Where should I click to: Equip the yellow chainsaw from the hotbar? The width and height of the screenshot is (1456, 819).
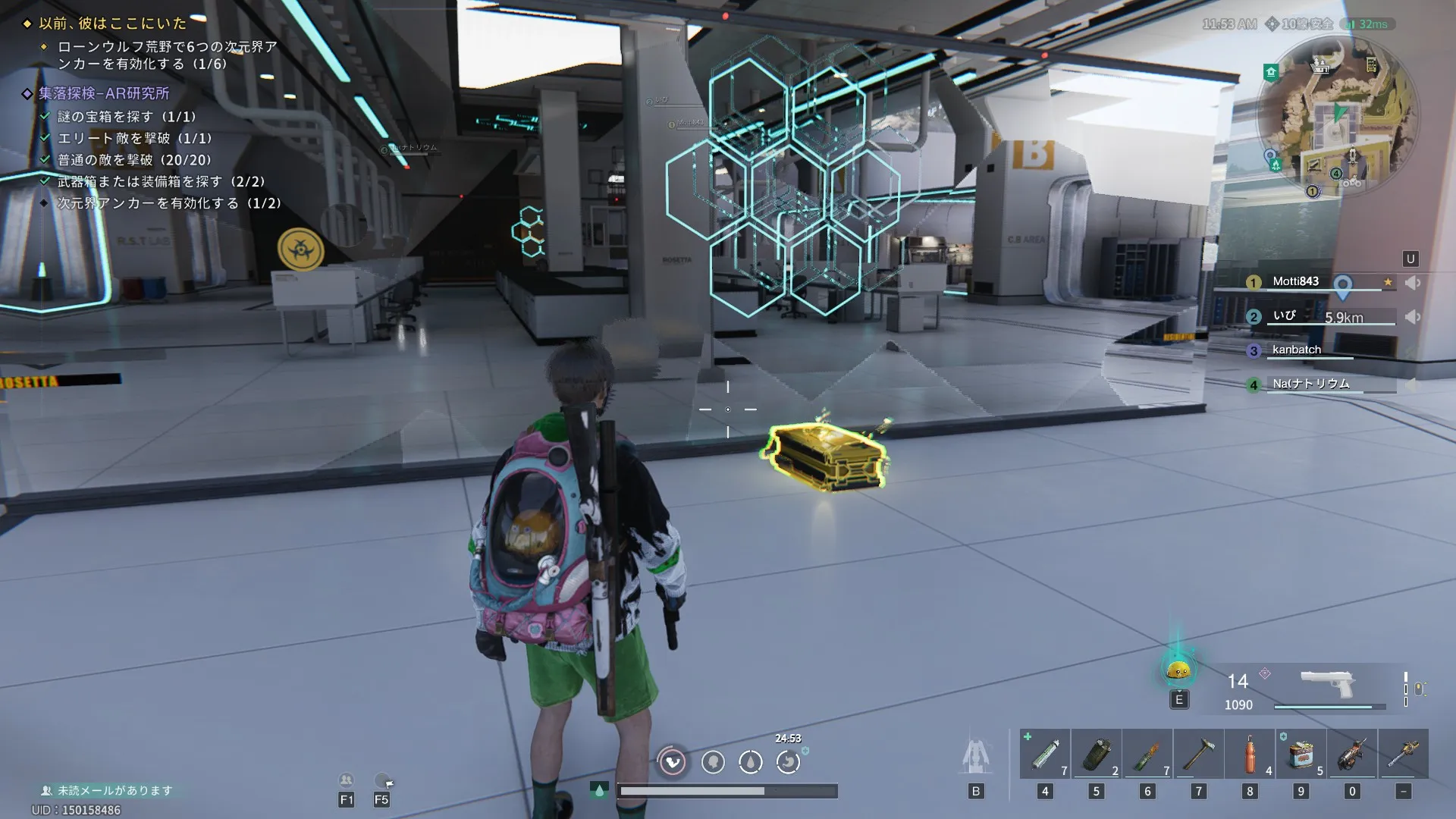click(x=1404, y=755)
